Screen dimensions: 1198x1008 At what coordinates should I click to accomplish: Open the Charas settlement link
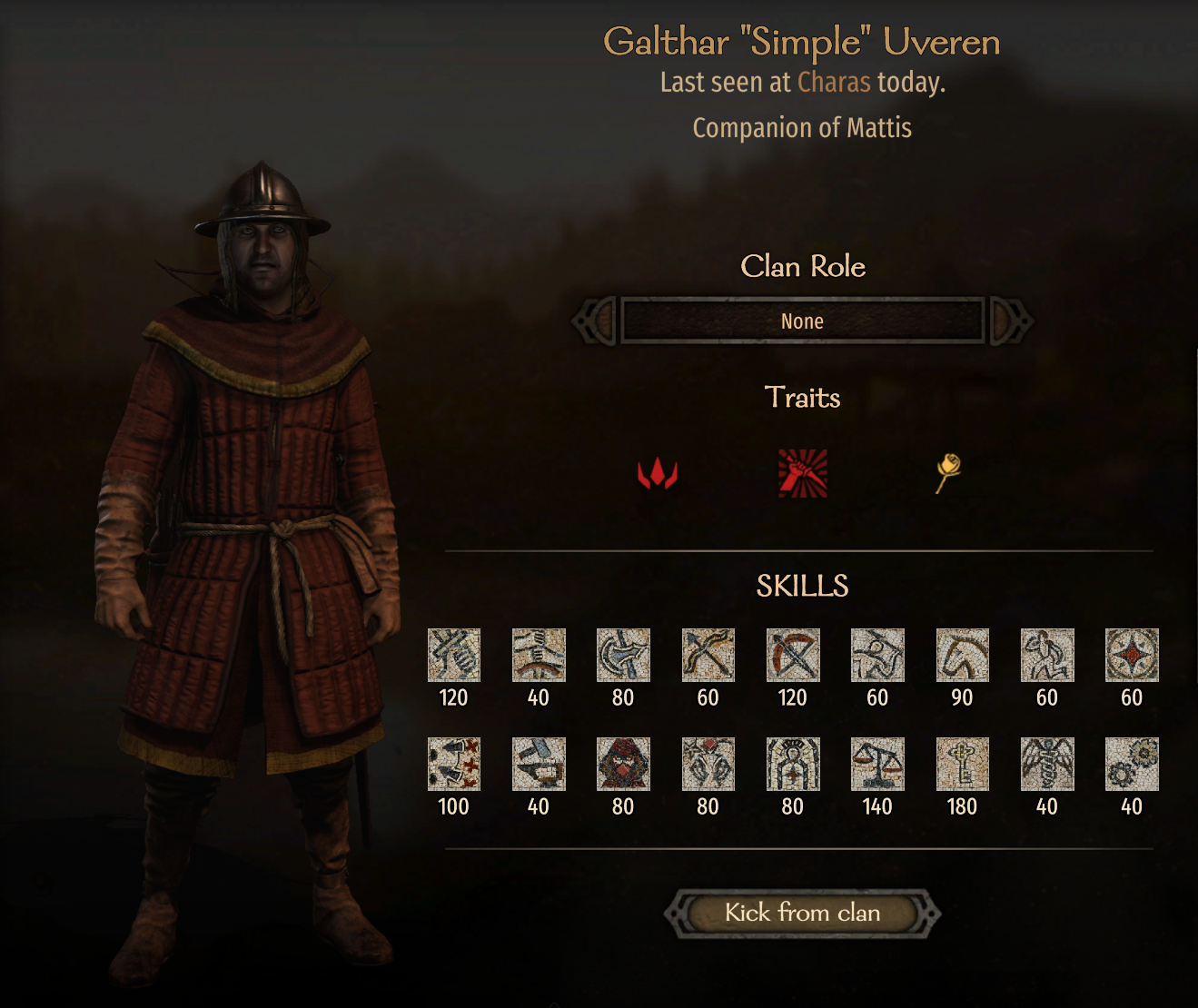834,83
